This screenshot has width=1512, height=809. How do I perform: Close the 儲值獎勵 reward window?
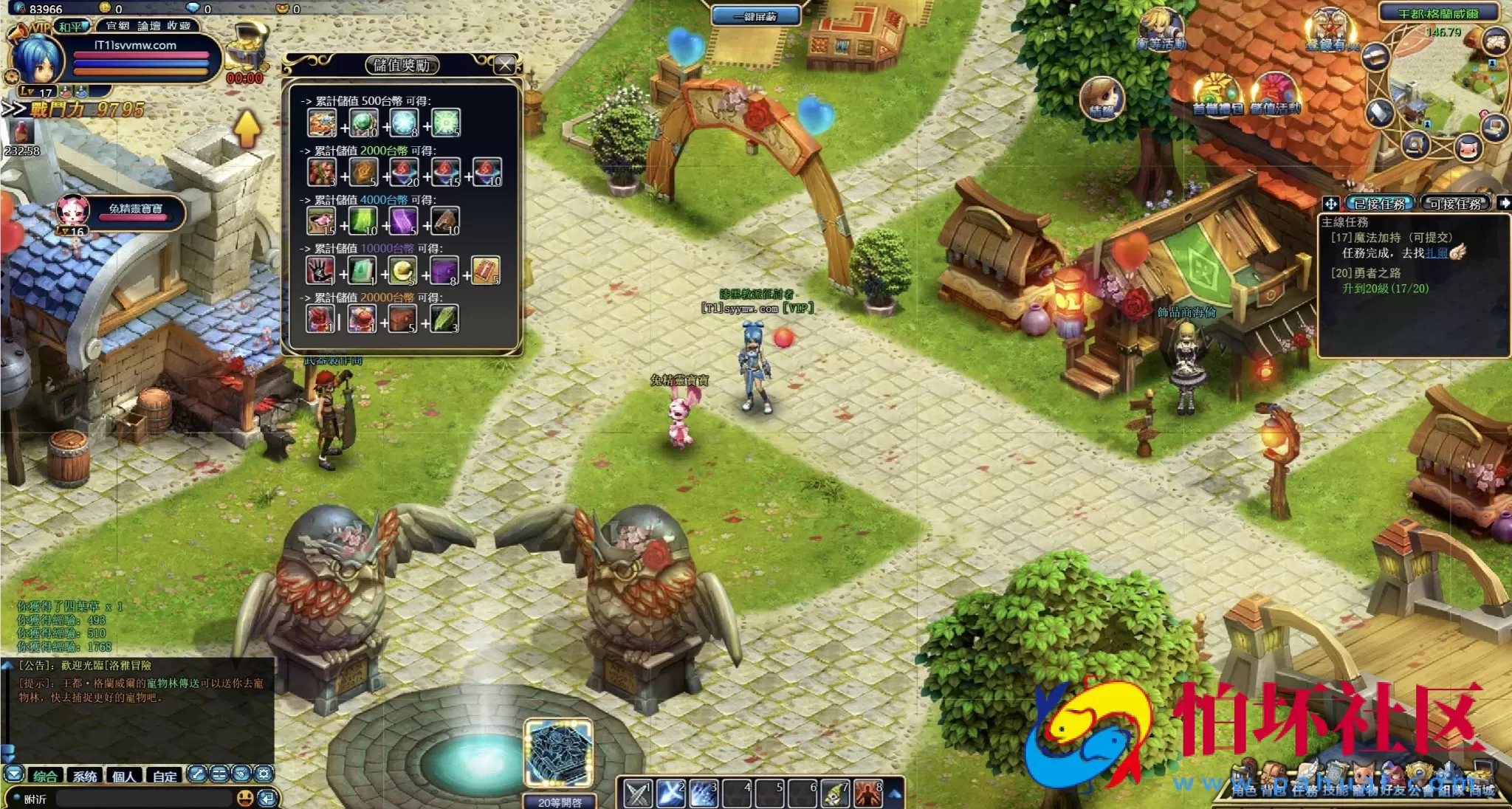pyautogui.click(x=505, y=65)
